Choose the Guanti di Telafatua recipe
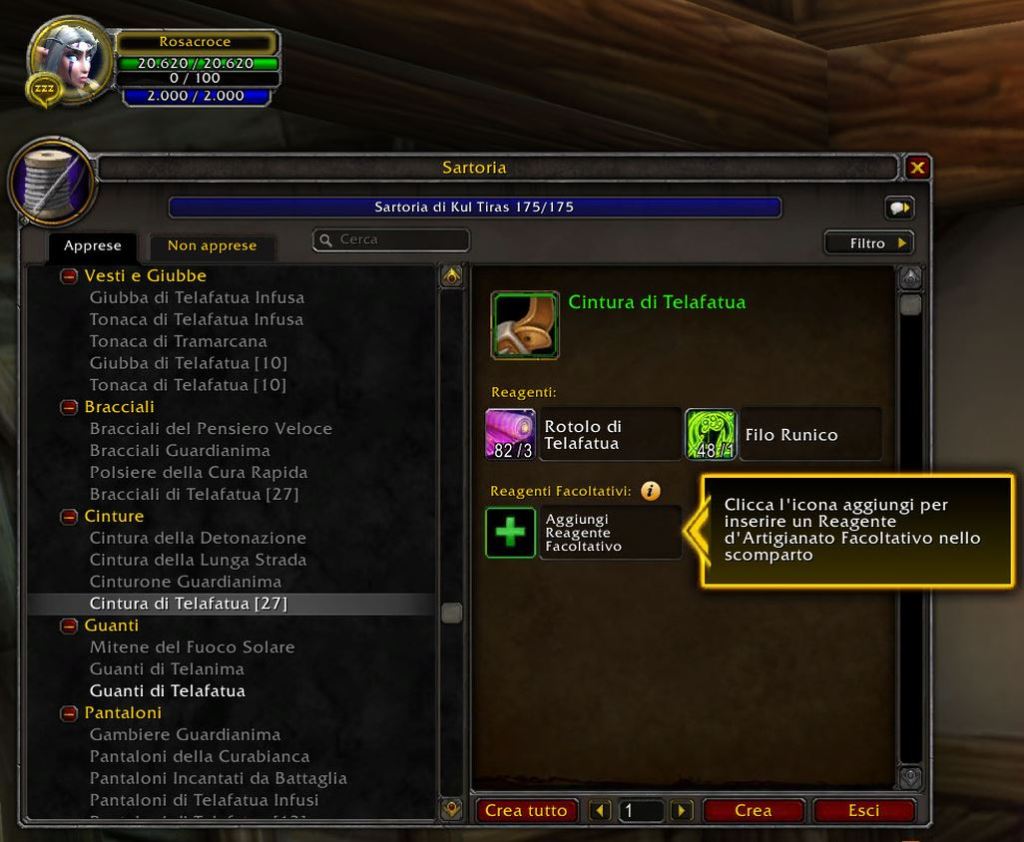 (167, 691)
